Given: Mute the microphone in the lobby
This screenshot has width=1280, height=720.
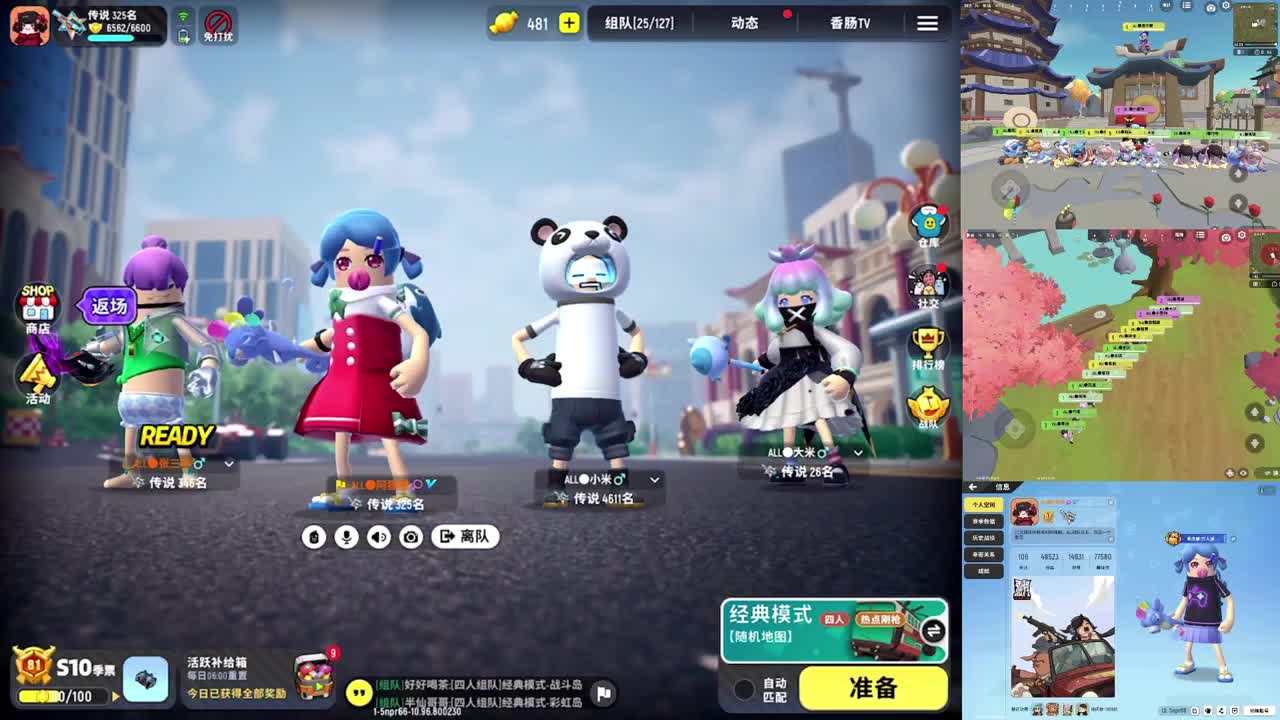Looking at the screenshot, I should tap(348, 537).
